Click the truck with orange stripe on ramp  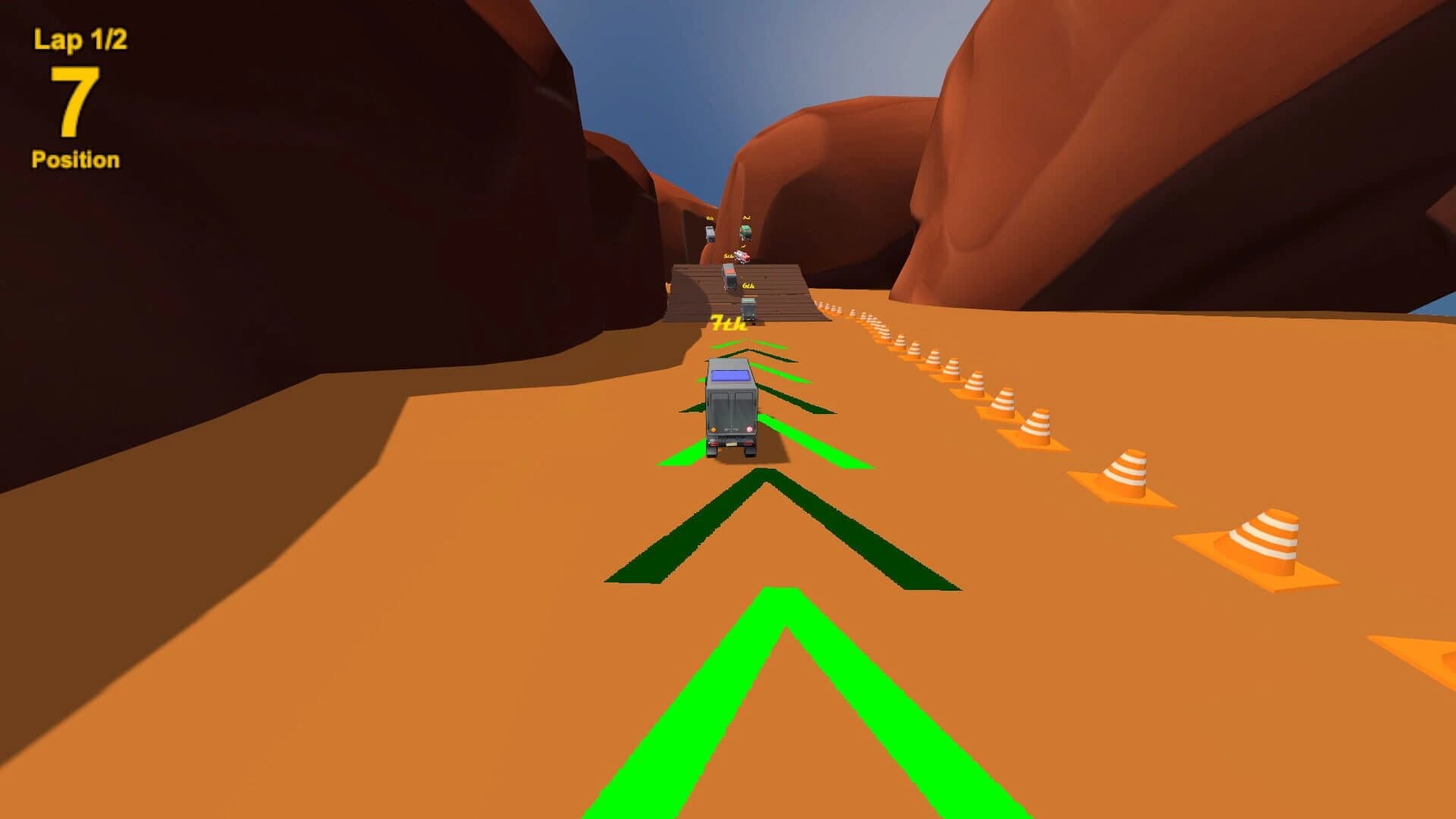point(730,277)
